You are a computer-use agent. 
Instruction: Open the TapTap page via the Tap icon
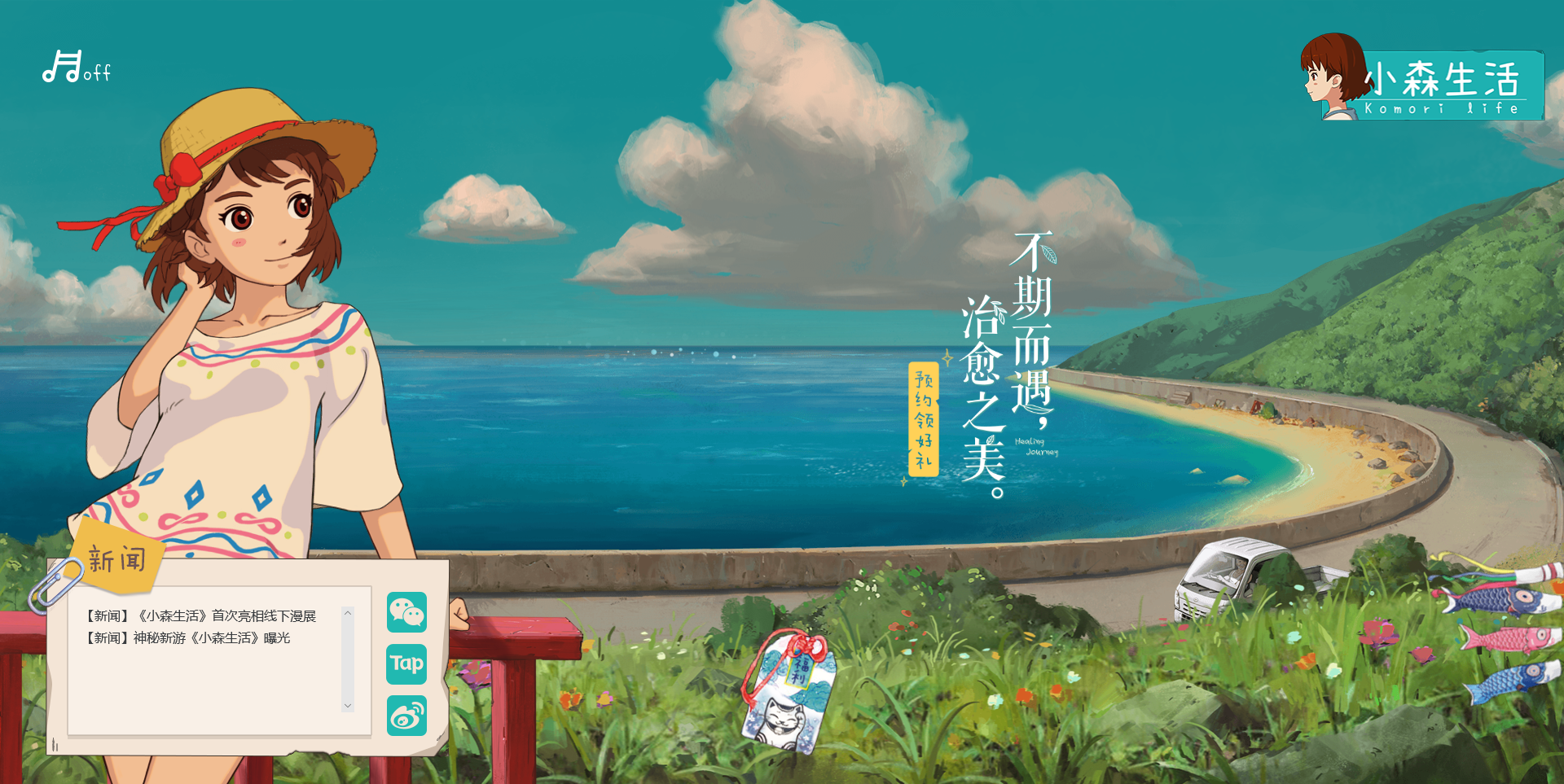[x=406, y=664]
